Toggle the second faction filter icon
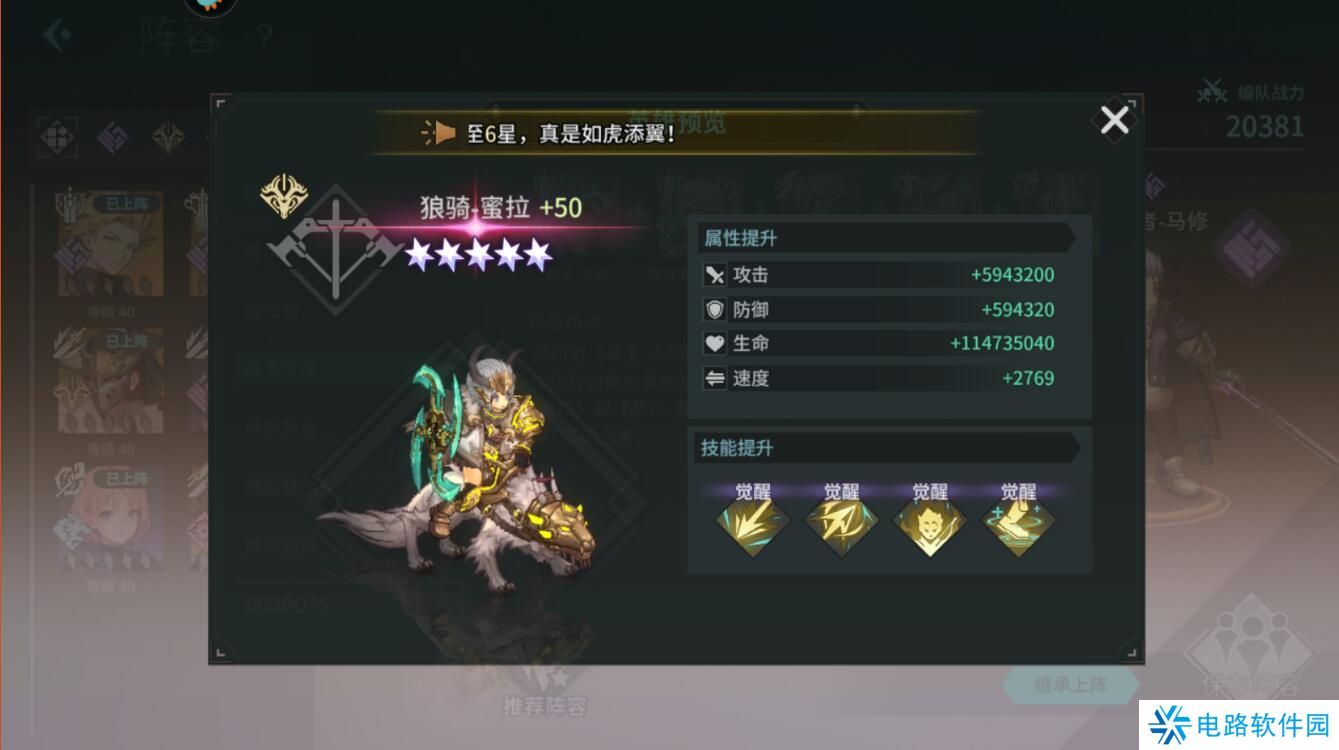The width and height of the screenshot is (1339, 750). tap(113, 135)
